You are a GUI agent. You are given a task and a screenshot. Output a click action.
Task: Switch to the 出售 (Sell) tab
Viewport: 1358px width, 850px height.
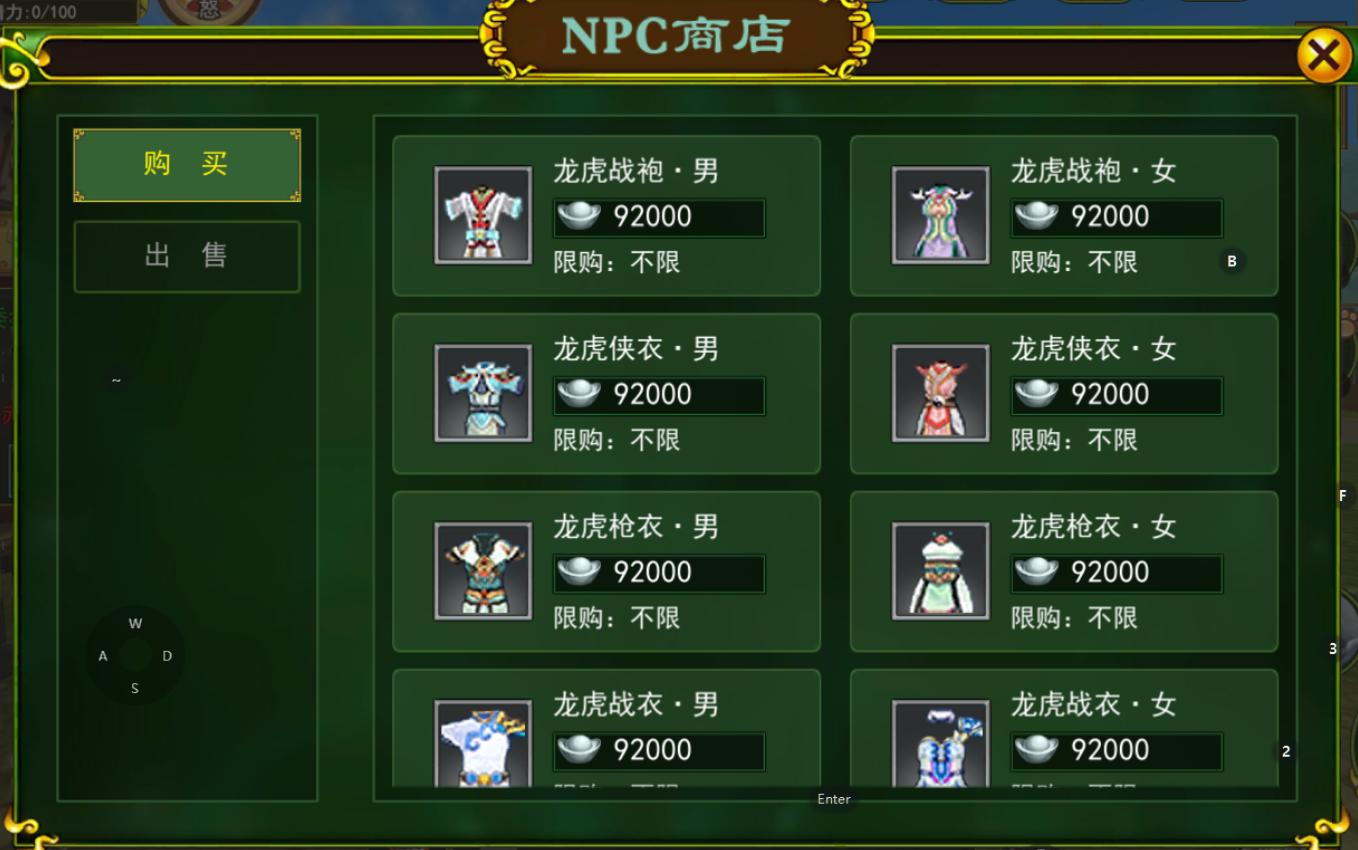coord(186,255)
